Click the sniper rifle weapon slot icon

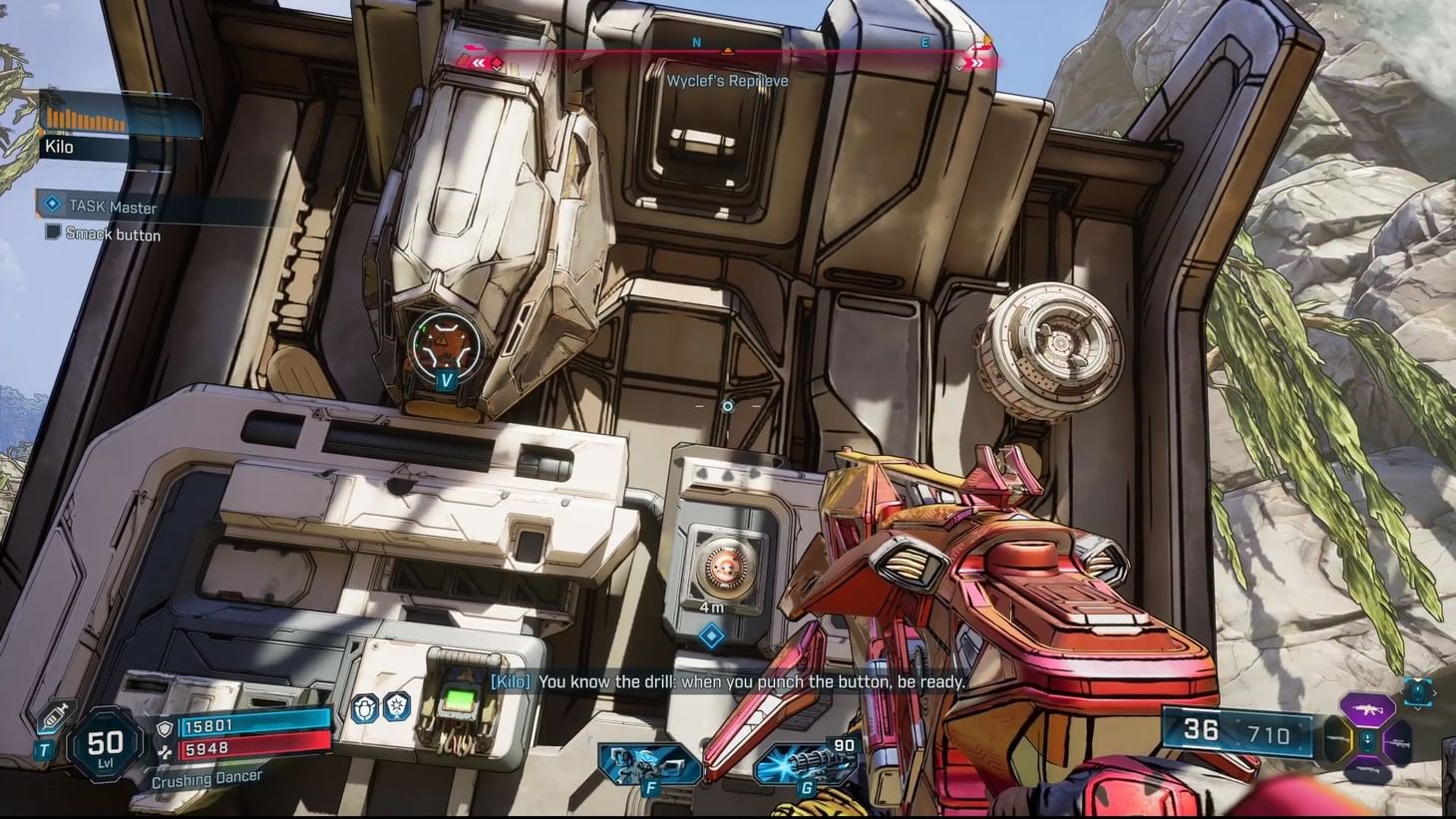point(1398,742)
